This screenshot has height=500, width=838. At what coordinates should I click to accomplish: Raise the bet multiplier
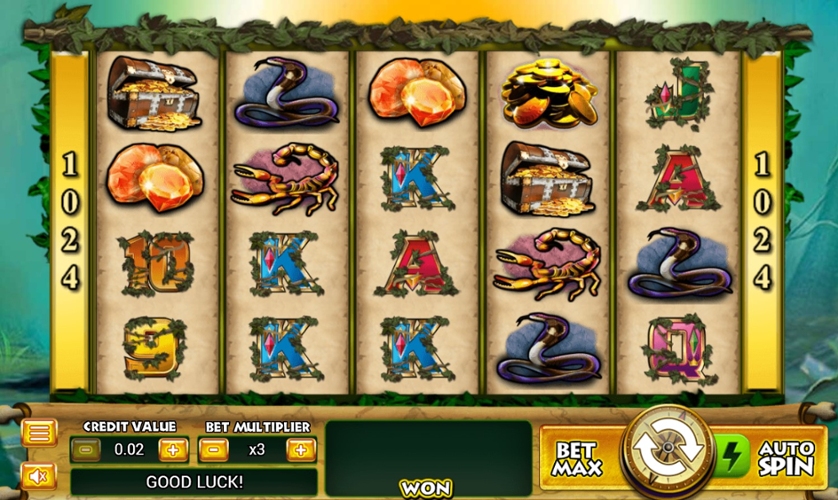click(x=300, y=450)
